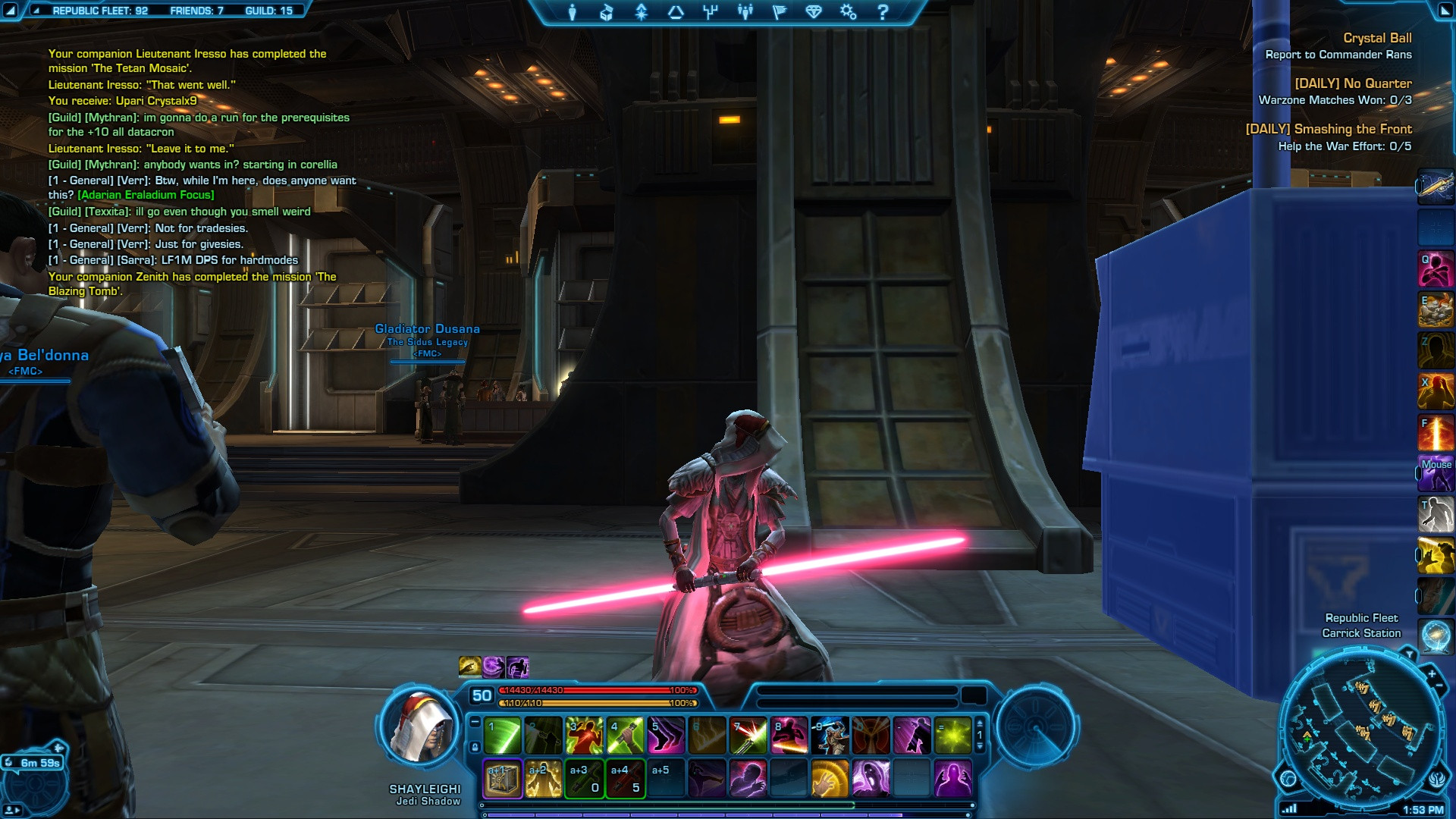1456x819 pixels.
Task: Select the Crystal Ball mission tracker entry
Action: point(1377,38)
